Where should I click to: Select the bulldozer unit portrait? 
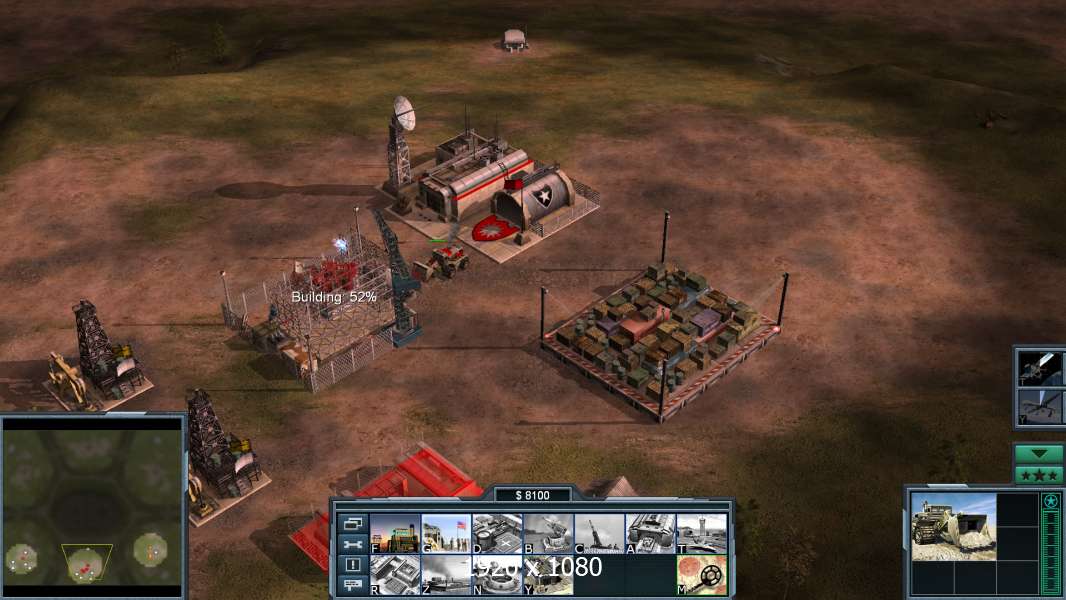point(952,527)
